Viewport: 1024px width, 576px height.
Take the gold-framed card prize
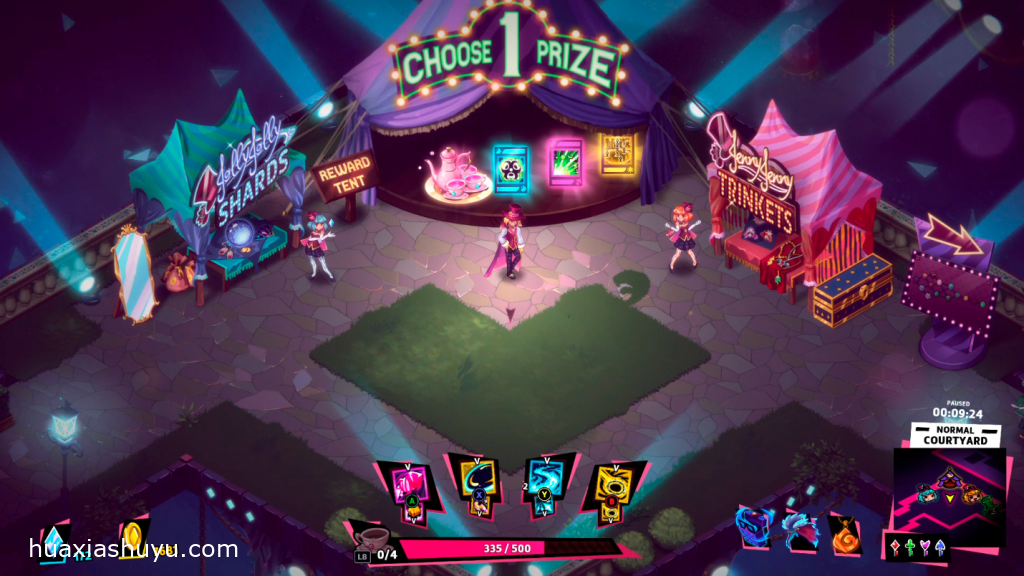[618, 153]
